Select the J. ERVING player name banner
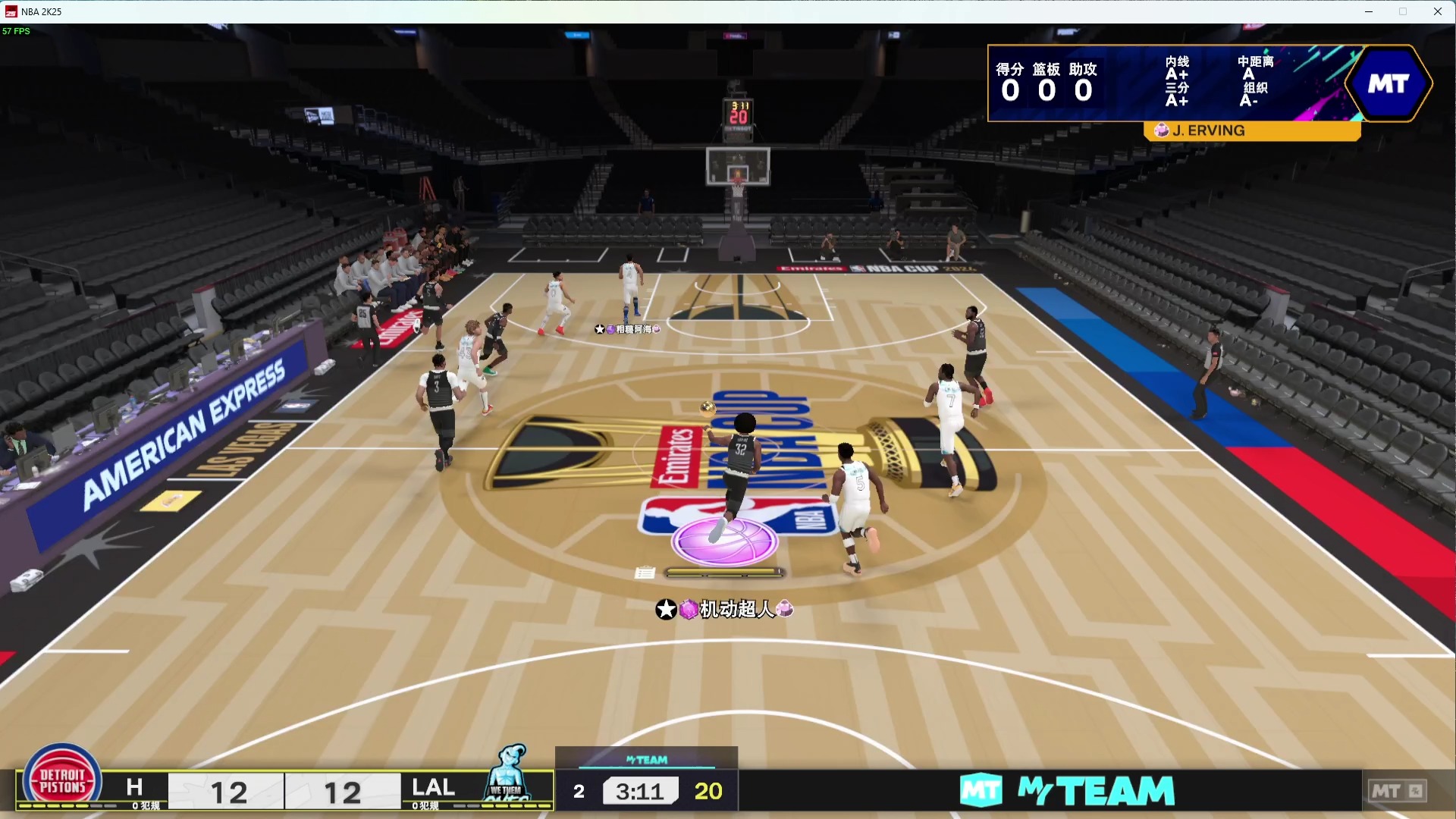1456x819 pixels. tap(1251, 130)
